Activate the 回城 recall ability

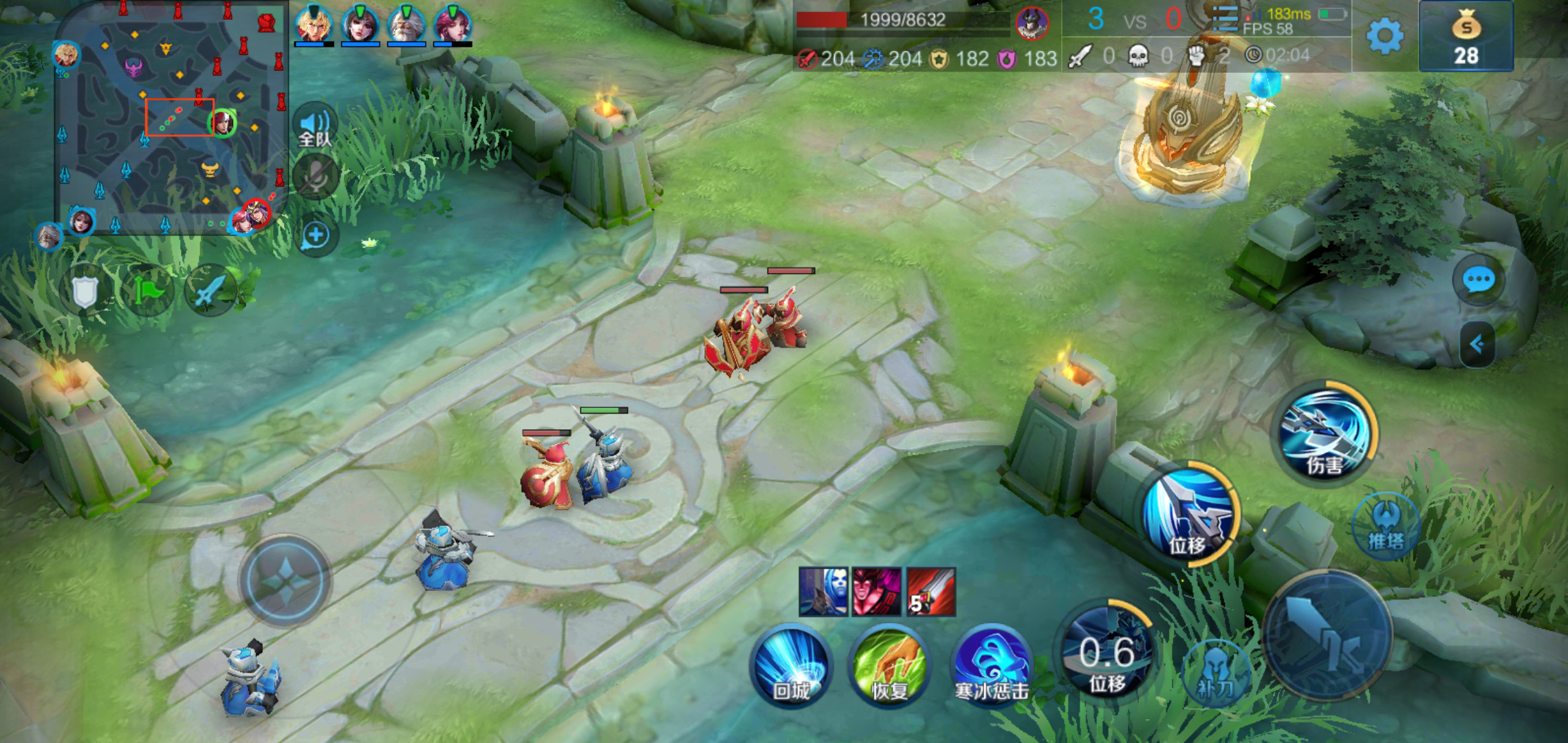[x=791, y=665]
